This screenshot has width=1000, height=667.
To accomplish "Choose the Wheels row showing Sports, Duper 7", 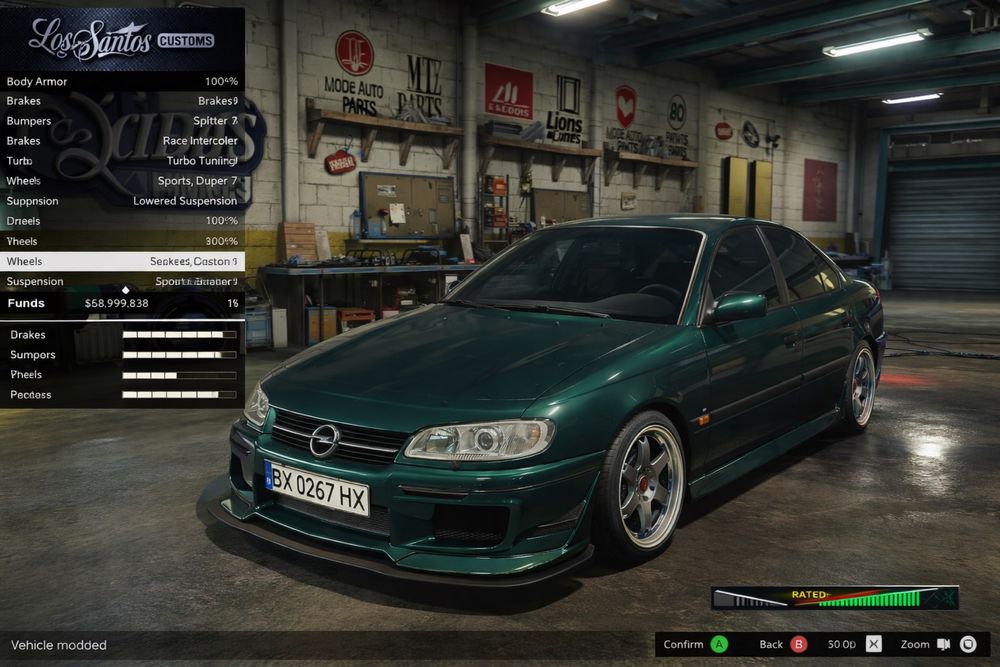I will point(122,181).
